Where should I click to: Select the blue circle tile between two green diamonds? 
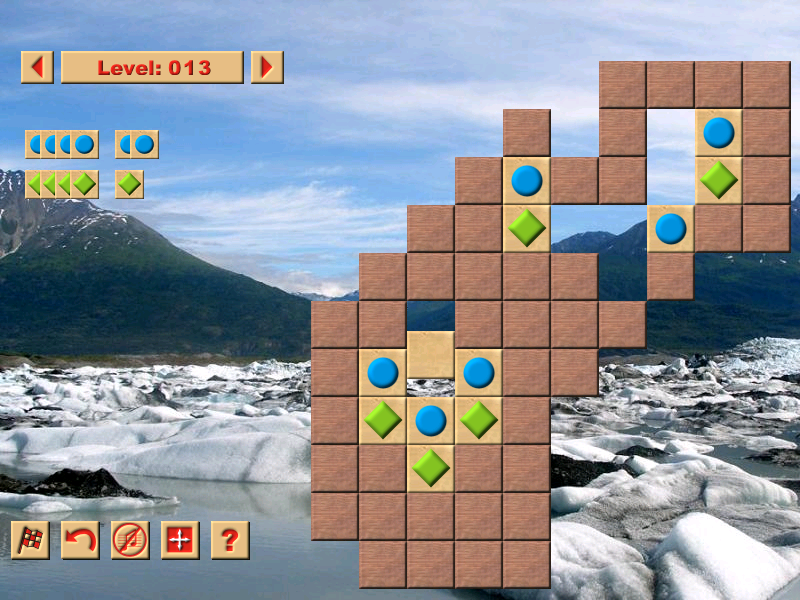(431, 420)
